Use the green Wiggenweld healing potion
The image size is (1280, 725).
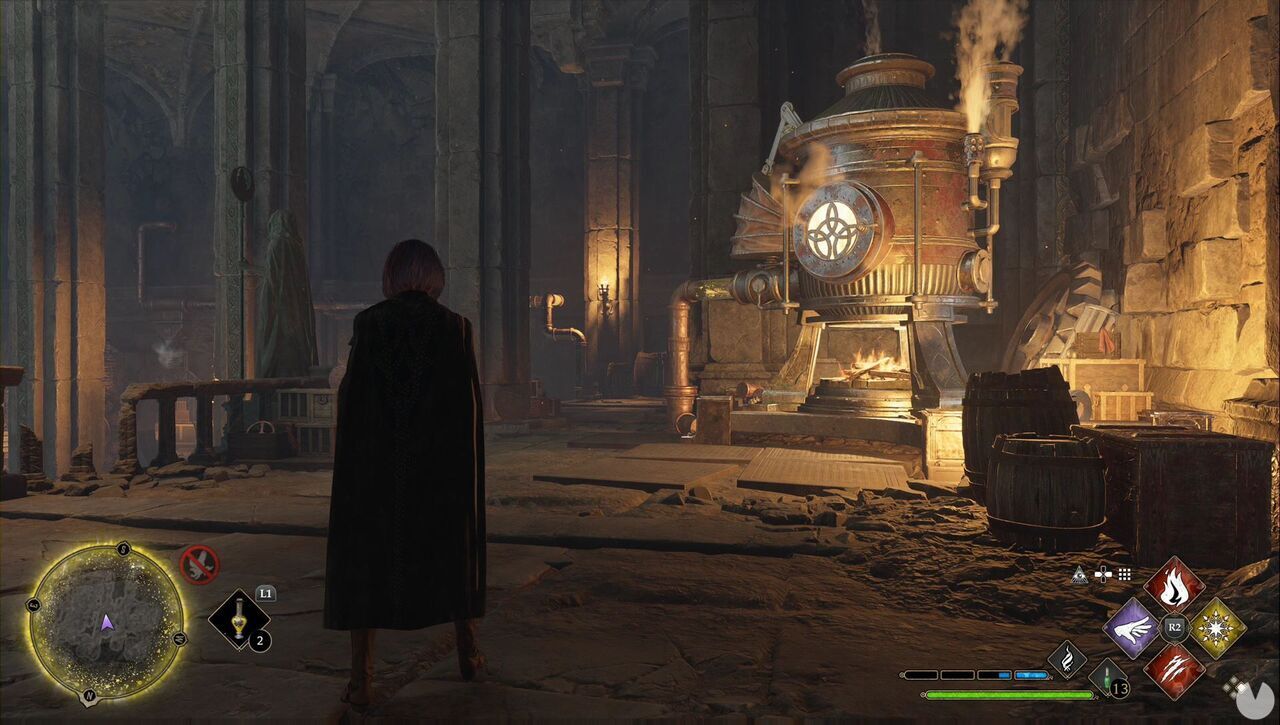[1107, 680]
